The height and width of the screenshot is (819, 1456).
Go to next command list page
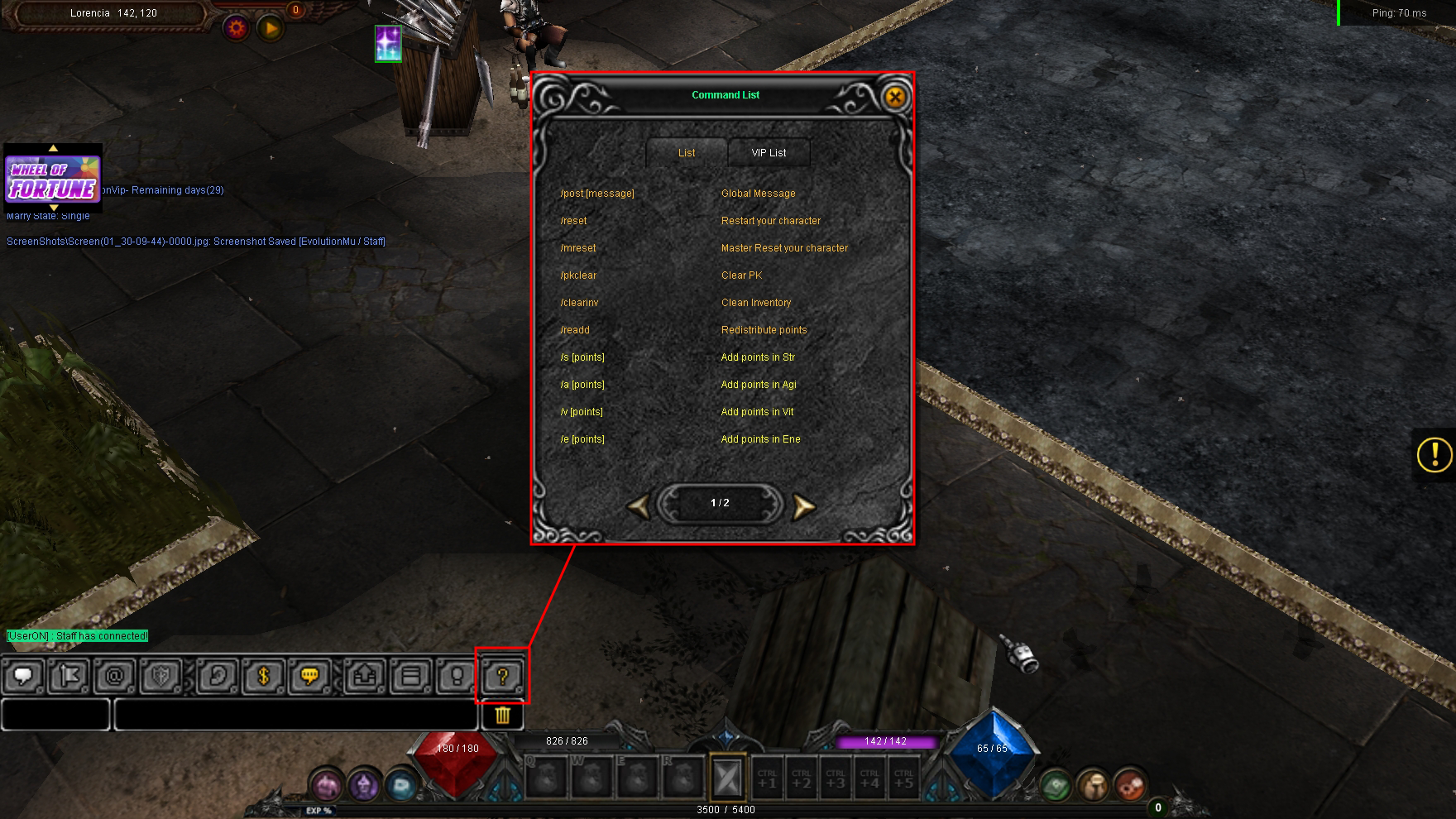click(802, 506)
